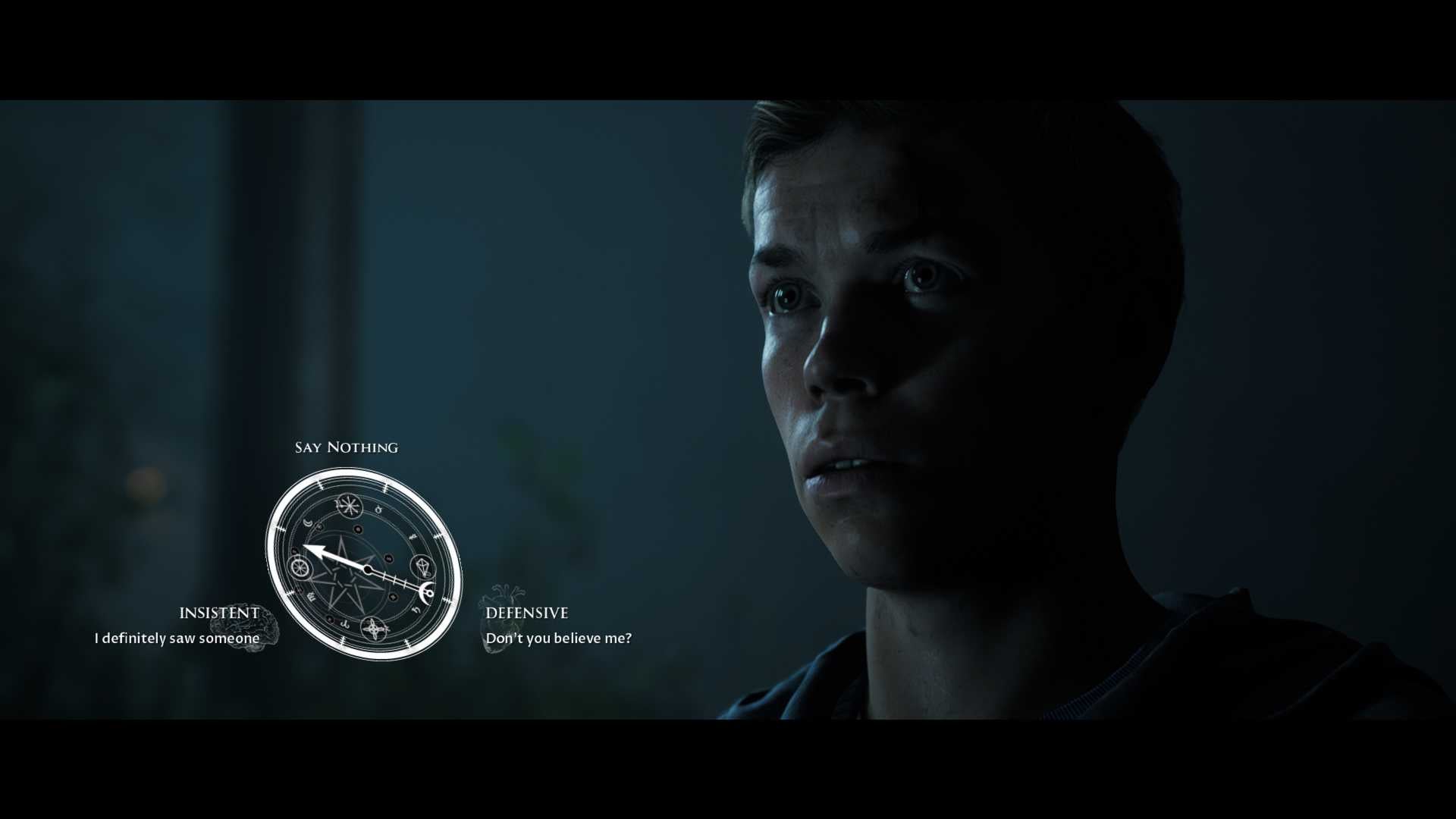Click the crescent moon tip of the needle
This screenshot has height=819, width=1456.
(x=425, y=592)
